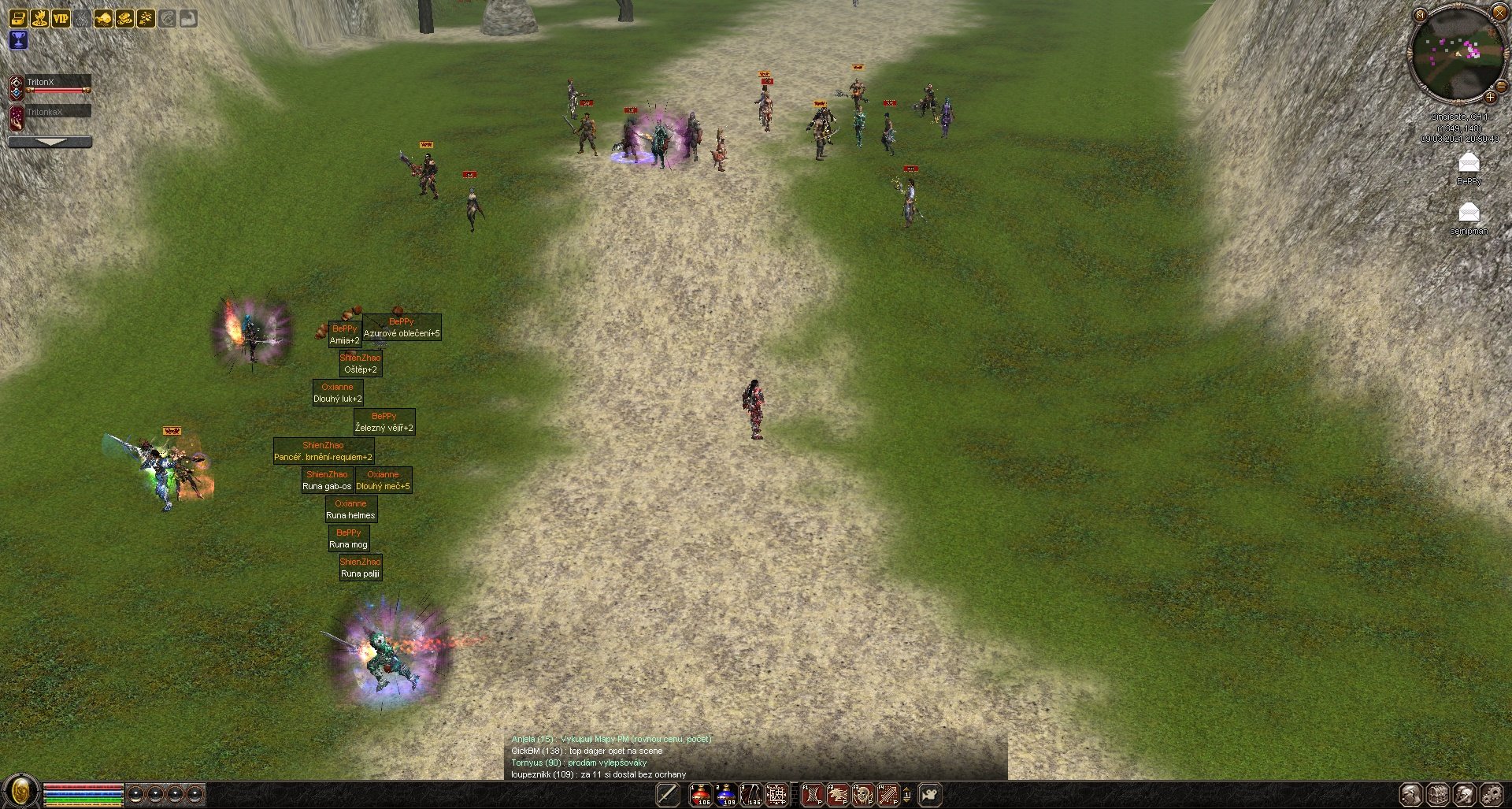This screenshot has width=1512, height=809.
Task: Click the VIP icon
Action: coord(61,18)
